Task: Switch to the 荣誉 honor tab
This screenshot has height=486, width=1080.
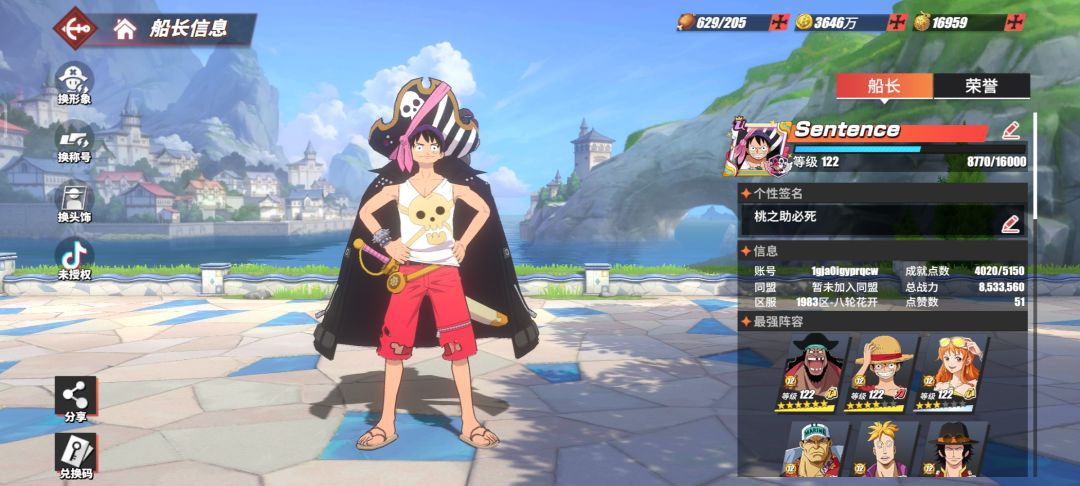Action: (981, 86)
